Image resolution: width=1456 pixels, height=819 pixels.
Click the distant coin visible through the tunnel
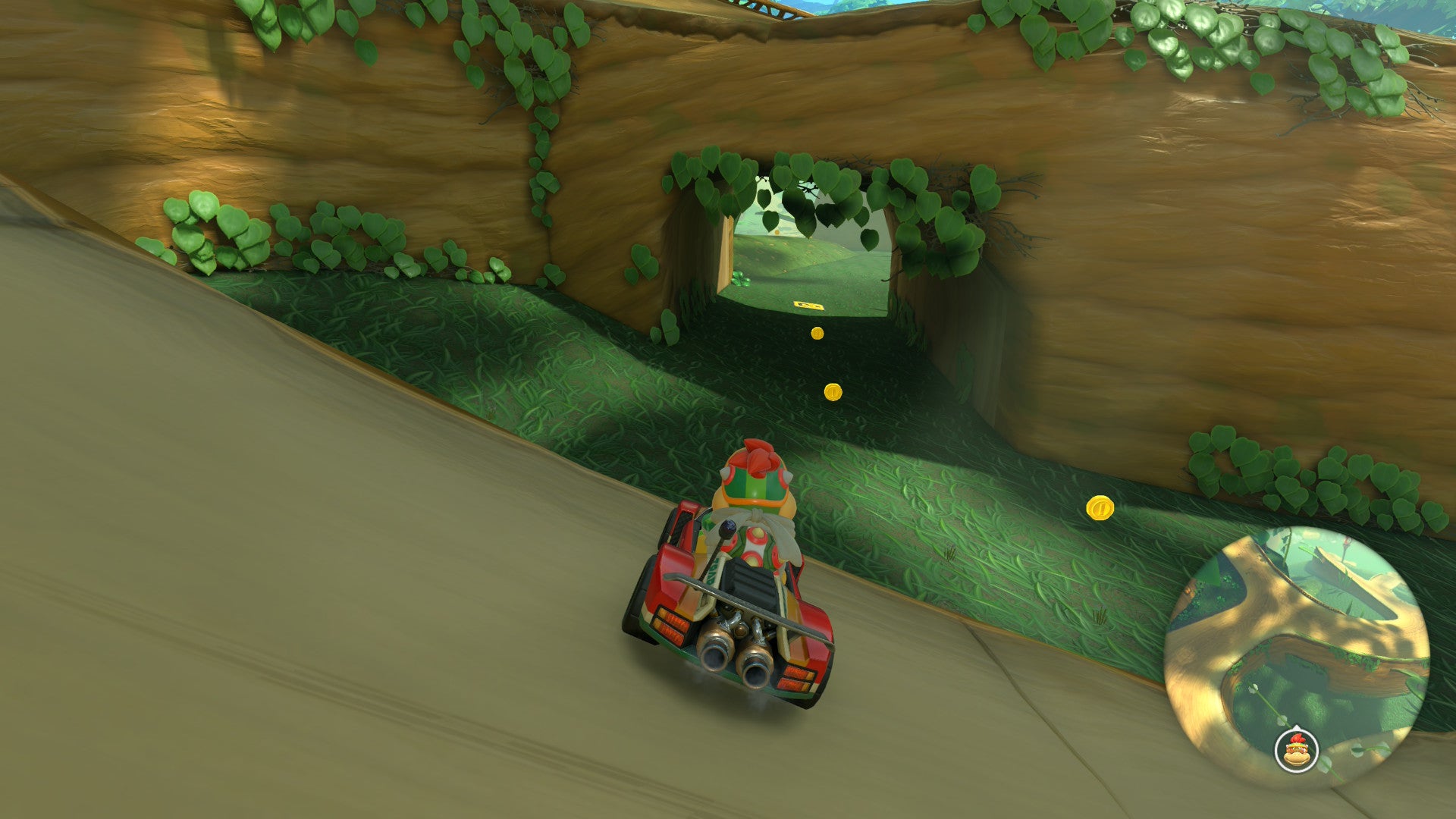point(777,232)
